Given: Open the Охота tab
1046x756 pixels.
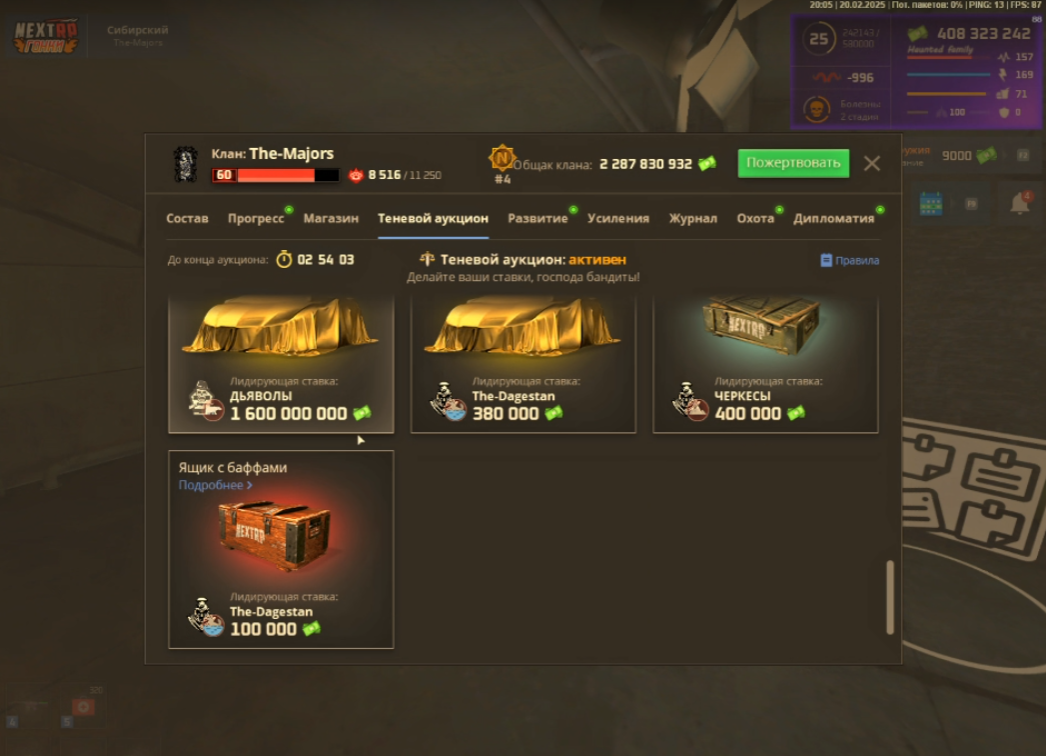Looking at the screenshot, I should pos(755,218).
